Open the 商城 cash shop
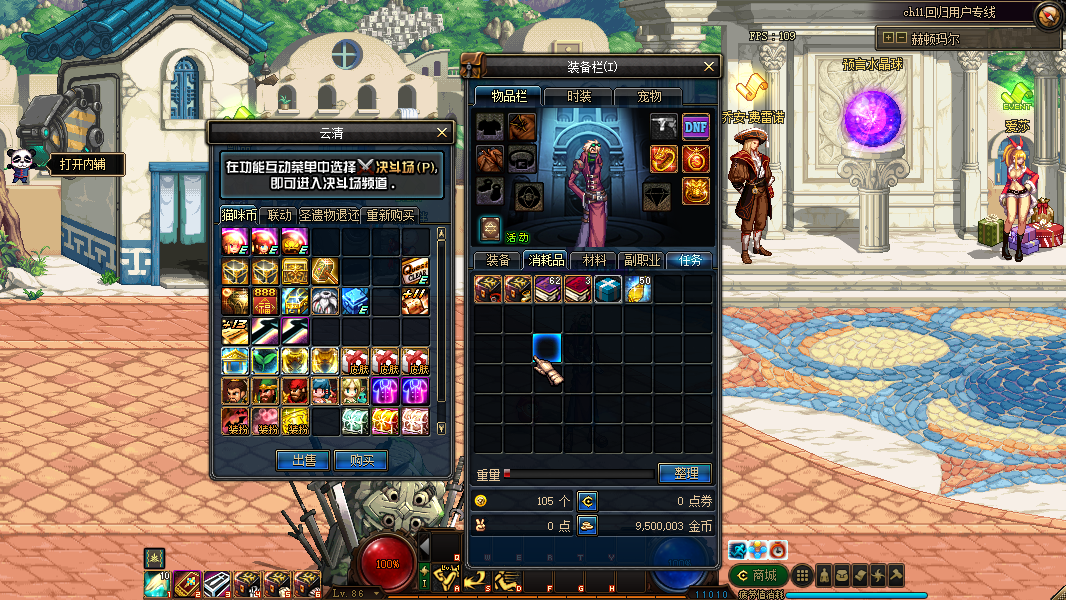 tap(755, 575)
